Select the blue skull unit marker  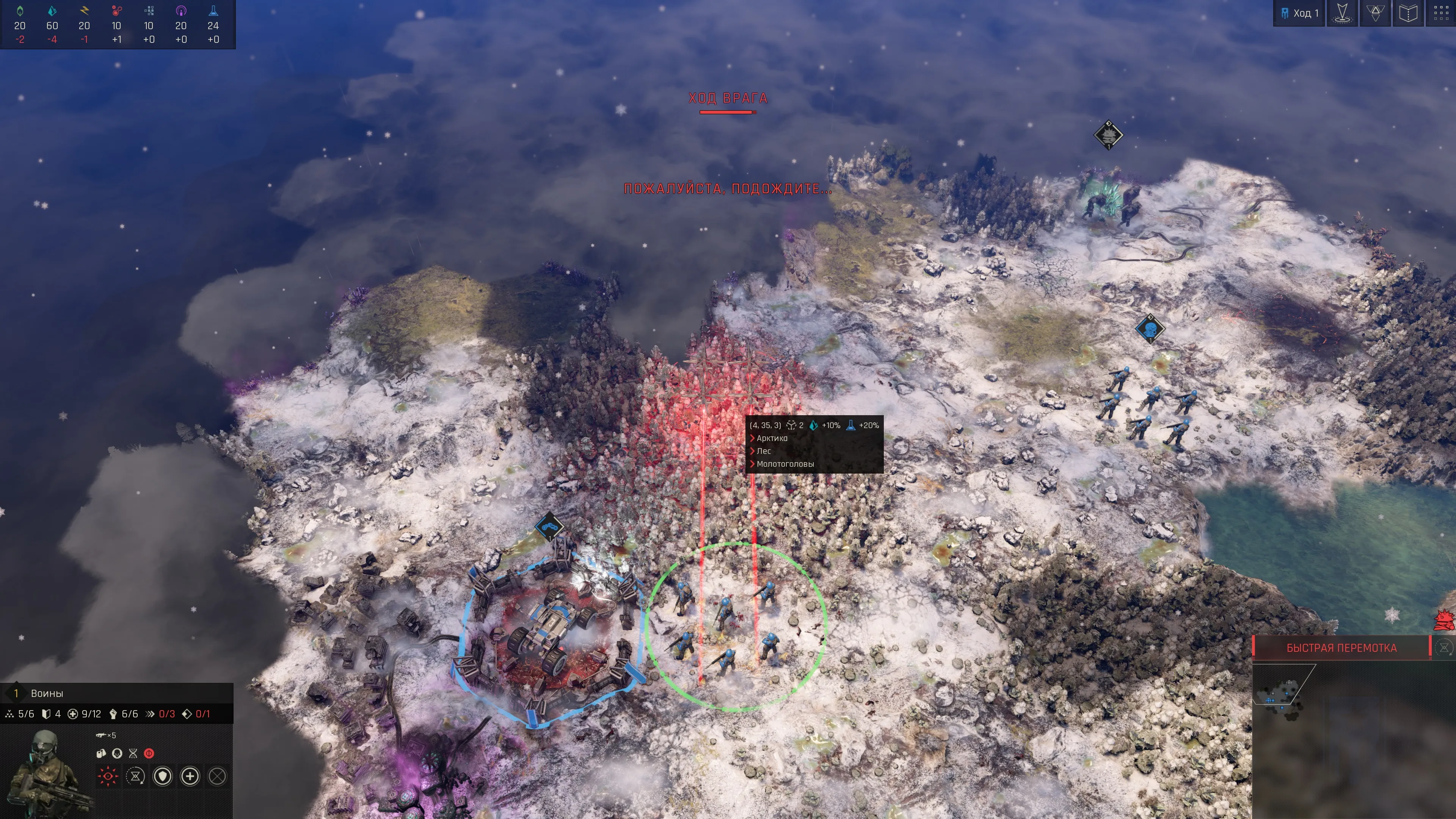click(1150, 328)
